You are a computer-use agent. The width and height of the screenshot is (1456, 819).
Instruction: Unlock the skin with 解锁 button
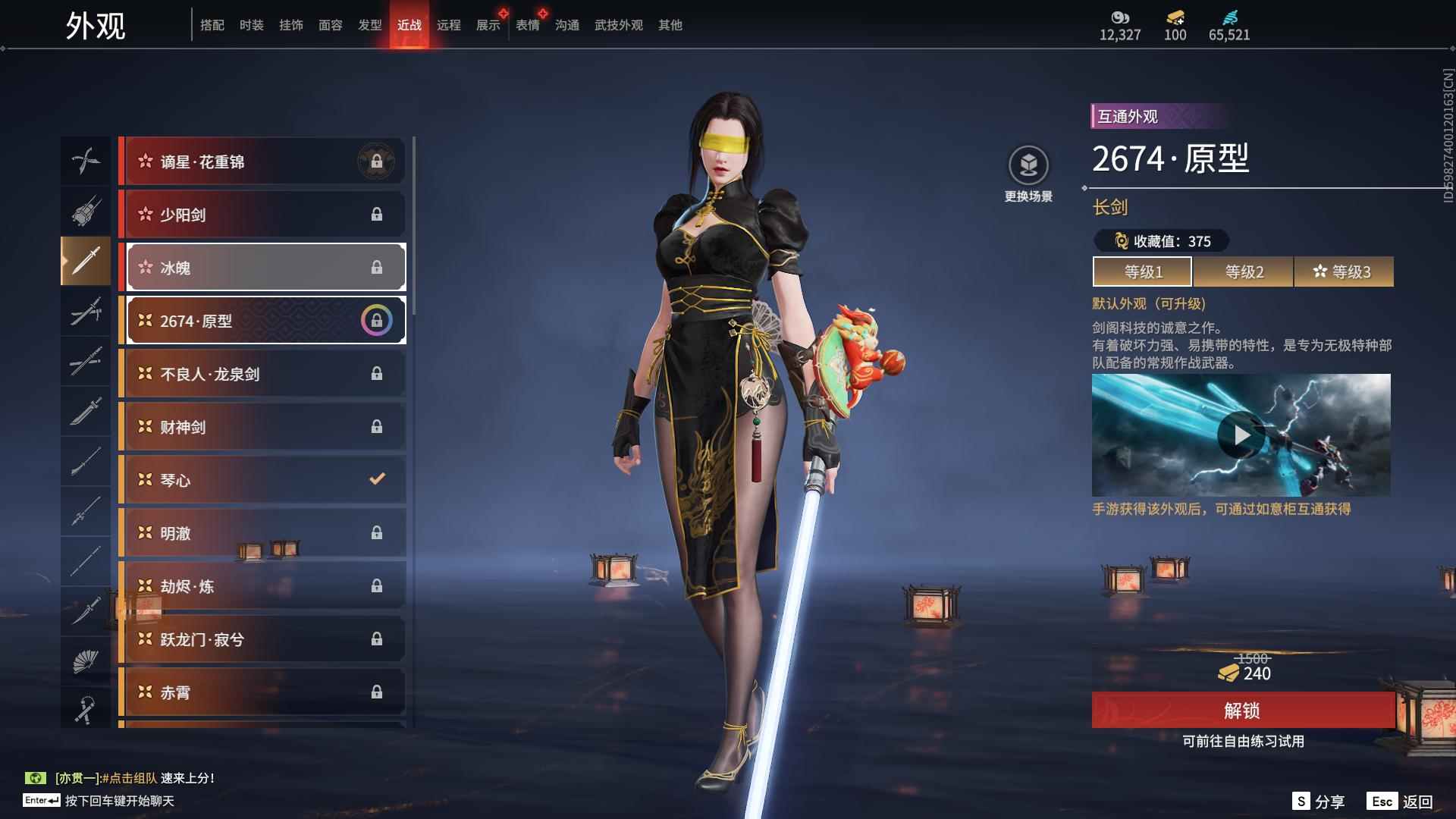pos(1242,711)
